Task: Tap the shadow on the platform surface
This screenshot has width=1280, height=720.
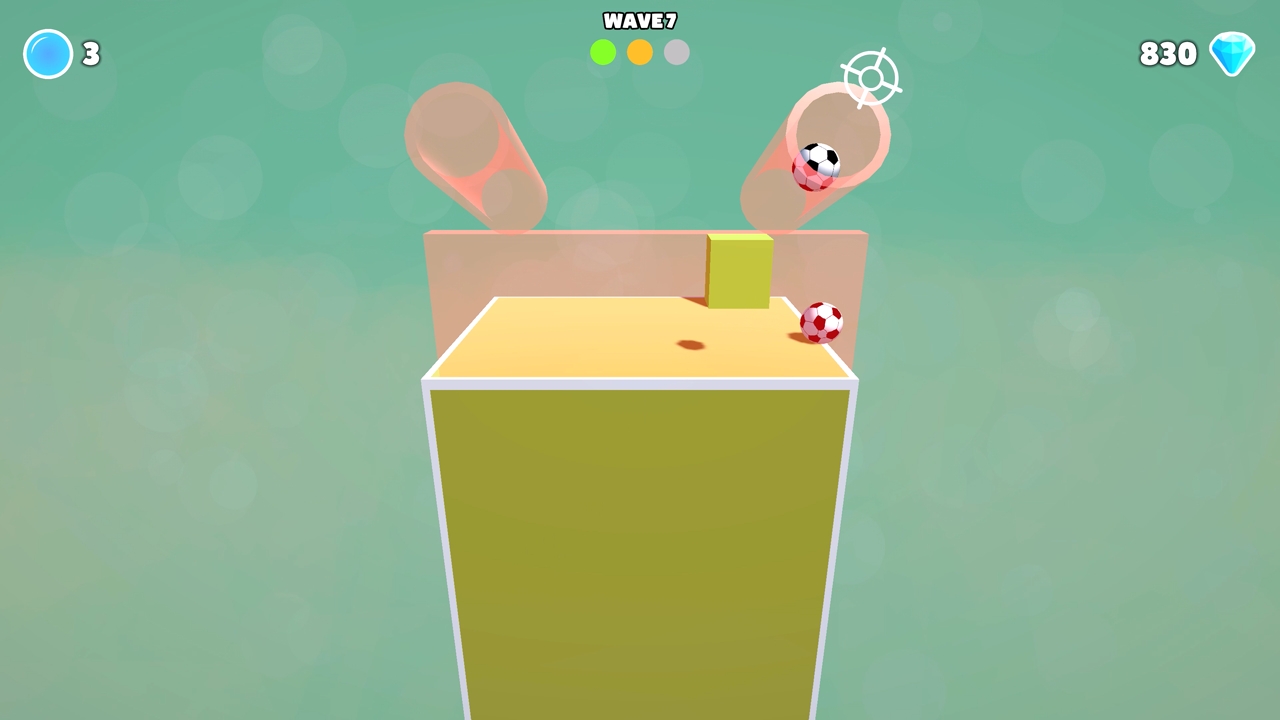Action: coord(688,344)
